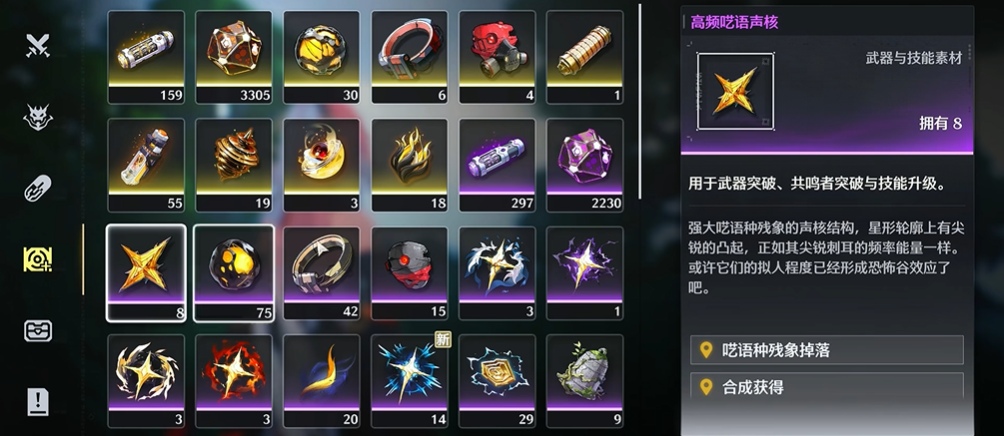Open the pill capsule consumables tab
Image resolution: width=1004 pixels, height=436 pixels.
click(38, 188)
